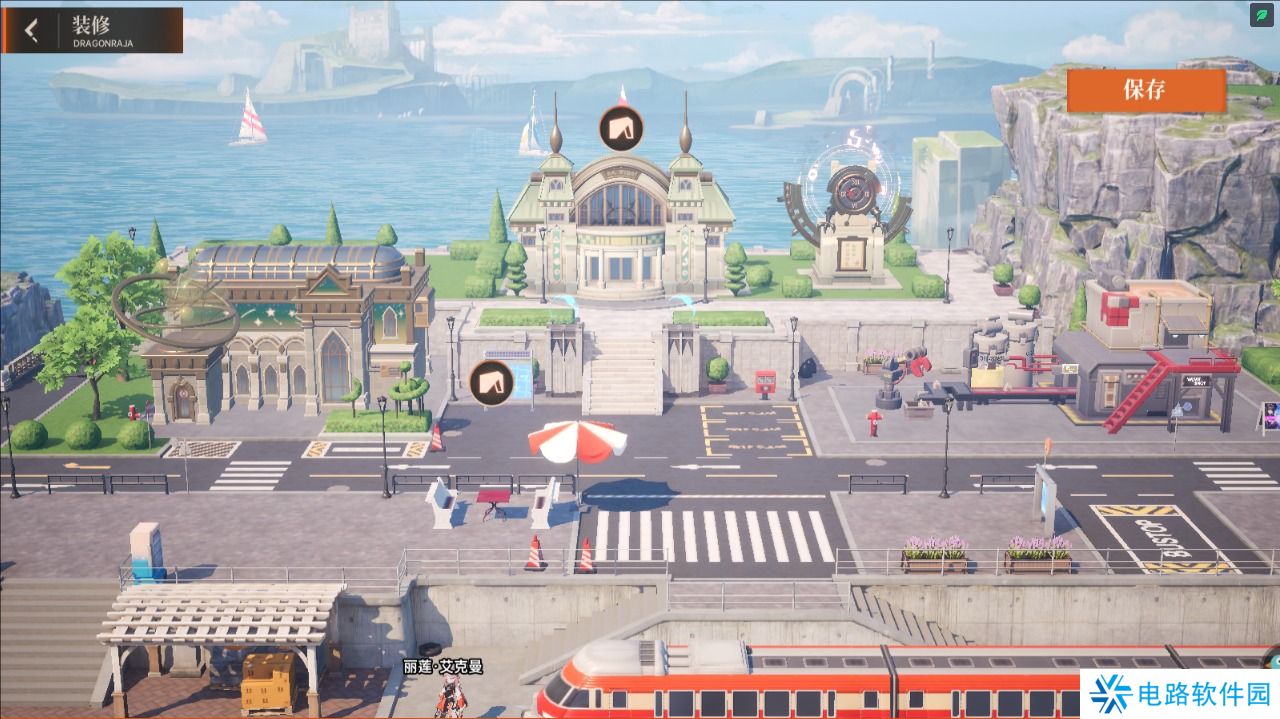Click the green leaf icon

click(x=1263, y=16)
